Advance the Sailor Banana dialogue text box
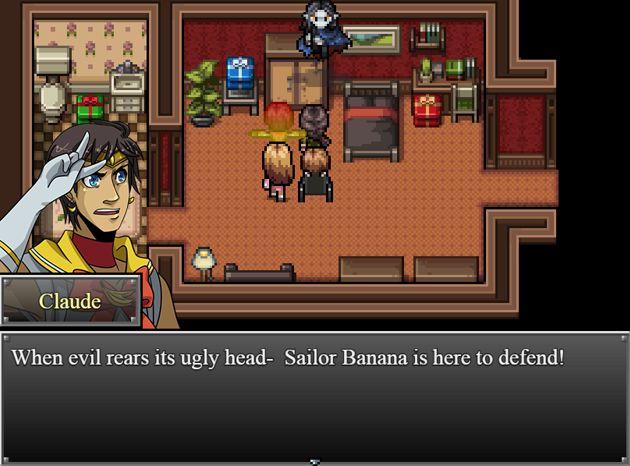Screen dimensions: 630x466 (315, 397)
